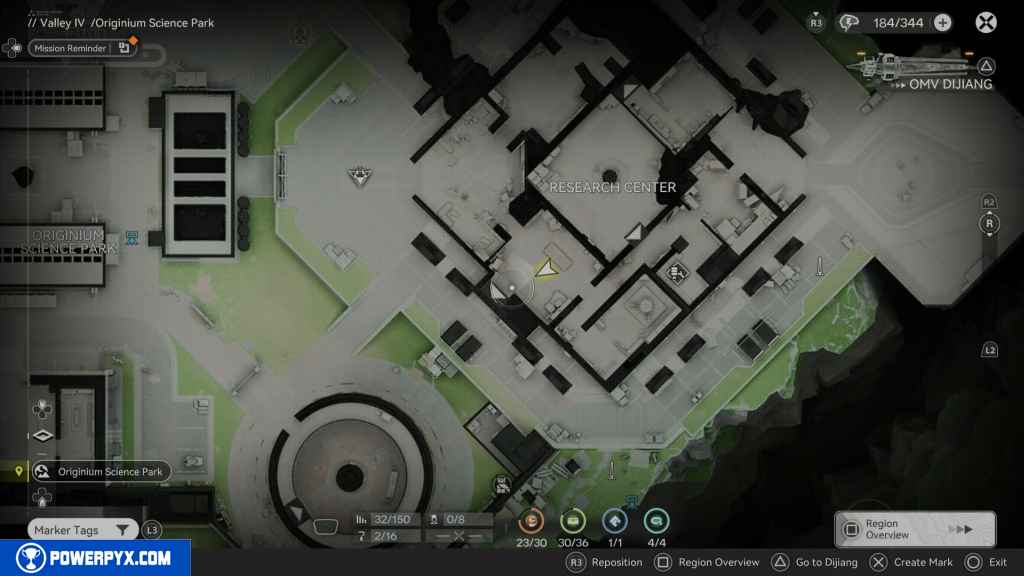Viewport: 1024px width, 576px height.
Task: Click the orange collectible counter icon showing 23/30
Action: point(533,520)
